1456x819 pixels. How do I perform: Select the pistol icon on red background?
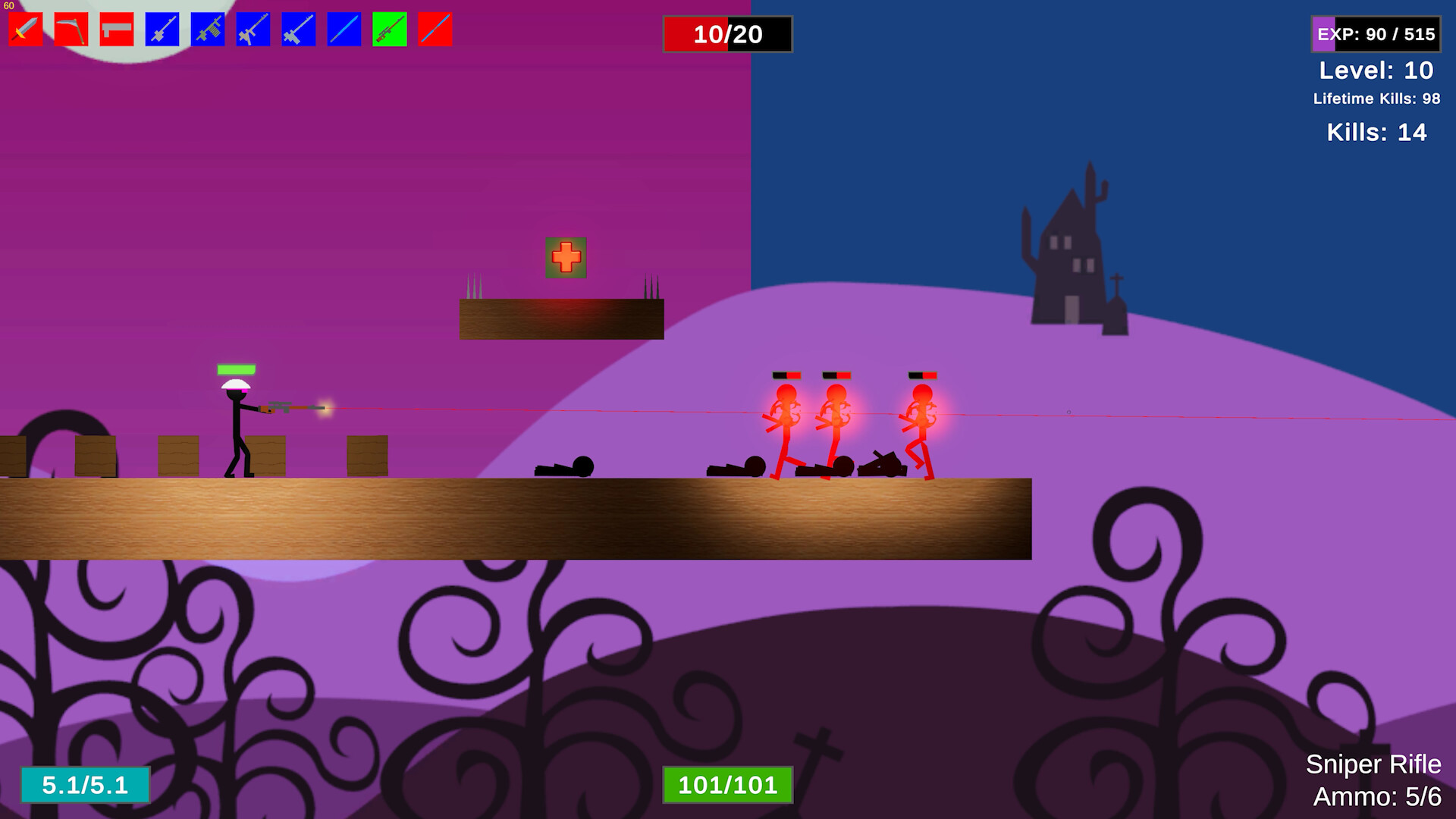click(115, 30)
